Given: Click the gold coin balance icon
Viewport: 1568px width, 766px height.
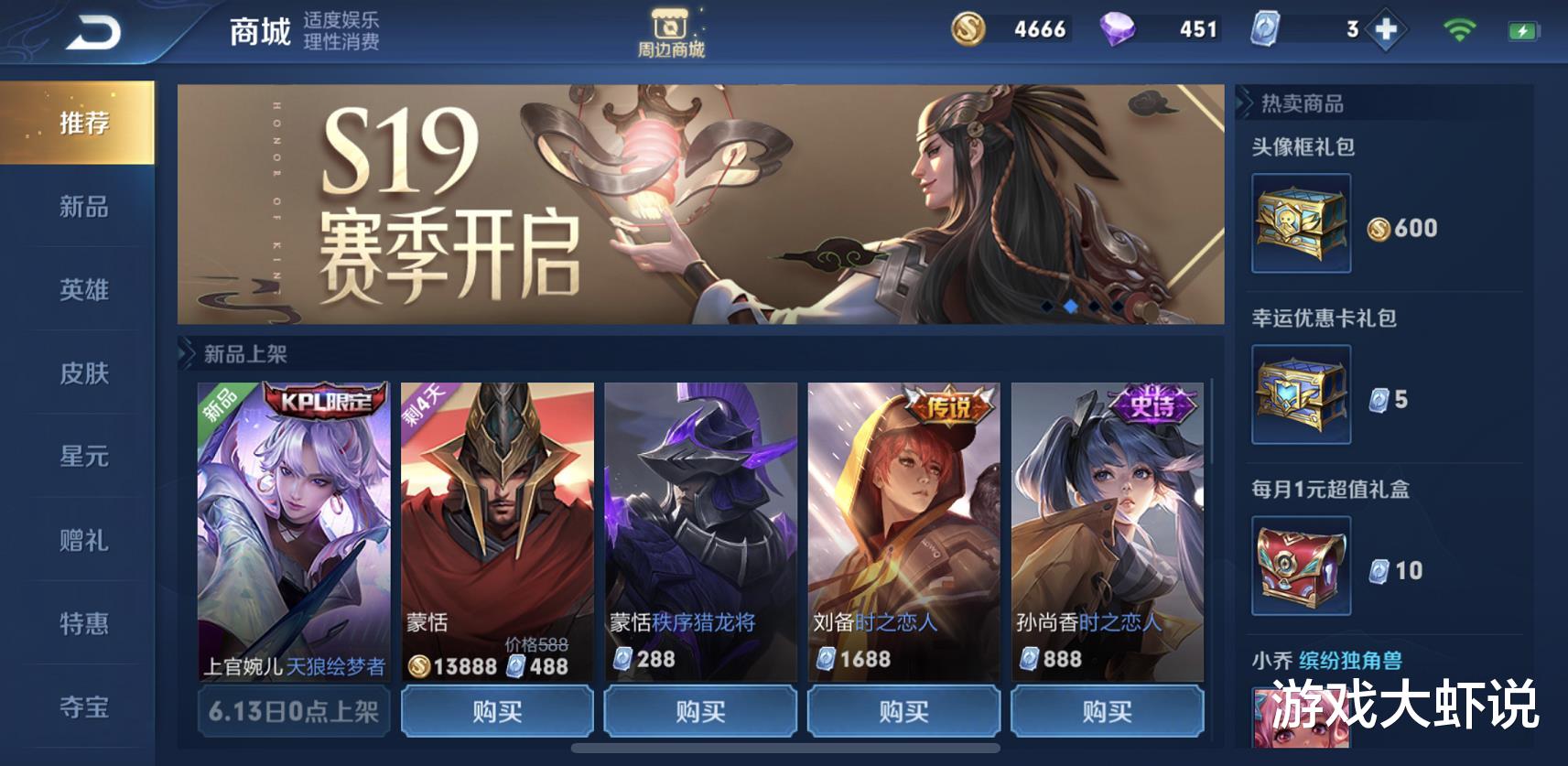Looking at the screenshot, I should point(968,30).
